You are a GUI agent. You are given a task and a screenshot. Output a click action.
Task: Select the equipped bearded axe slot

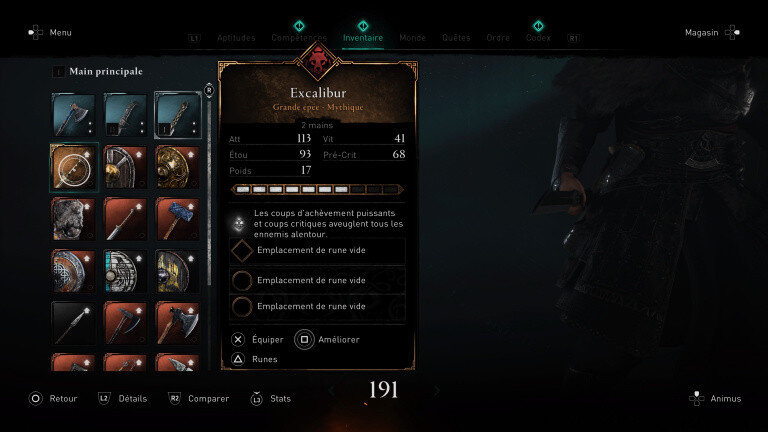click(74, 115)
